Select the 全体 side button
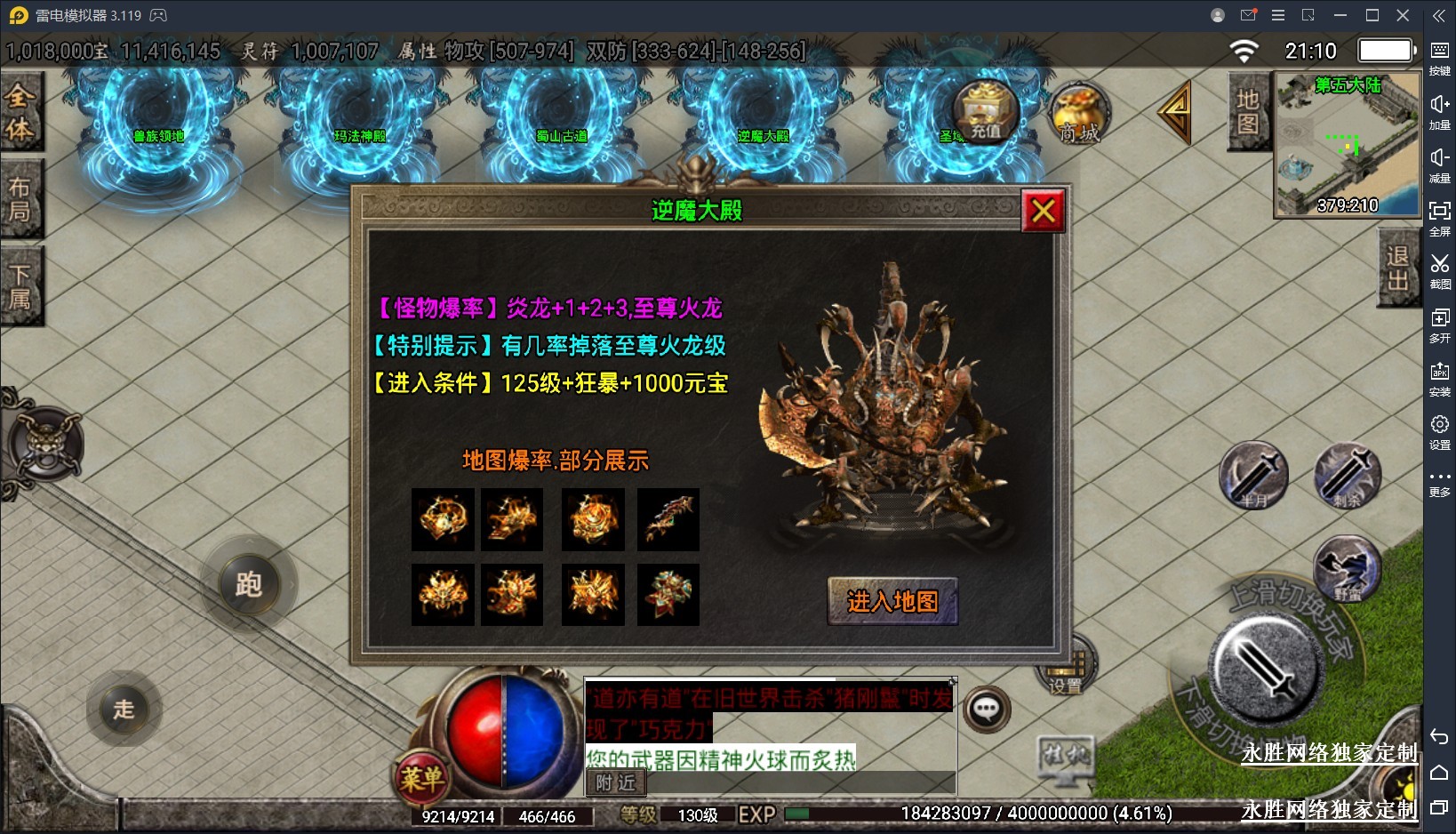The width and height of the screenshot is (1456, 834). point(20,112)
